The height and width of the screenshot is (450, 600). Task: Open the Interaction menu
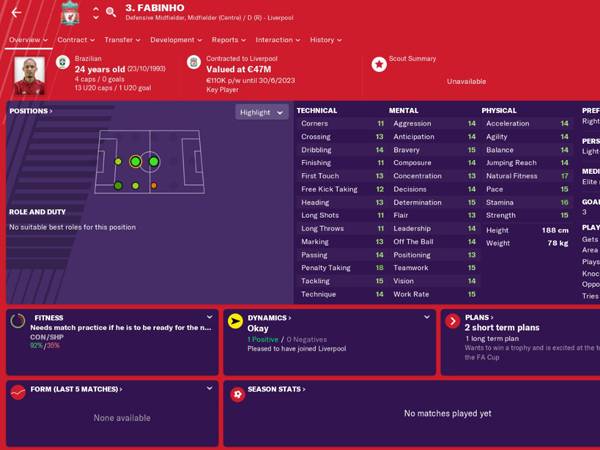point(277,40)
